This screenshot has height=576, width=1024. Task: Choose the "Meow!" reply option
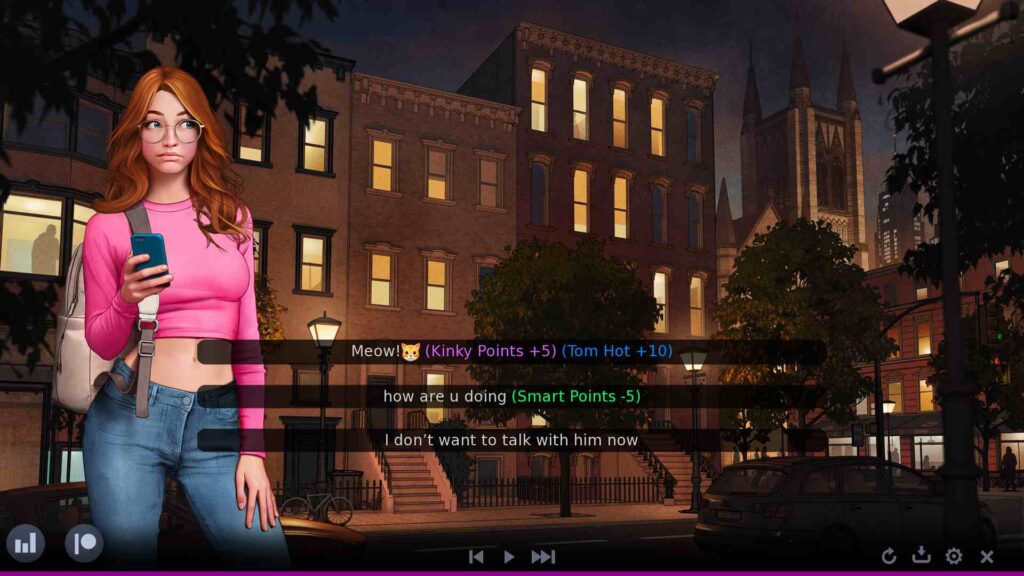[x=511, y=352]
